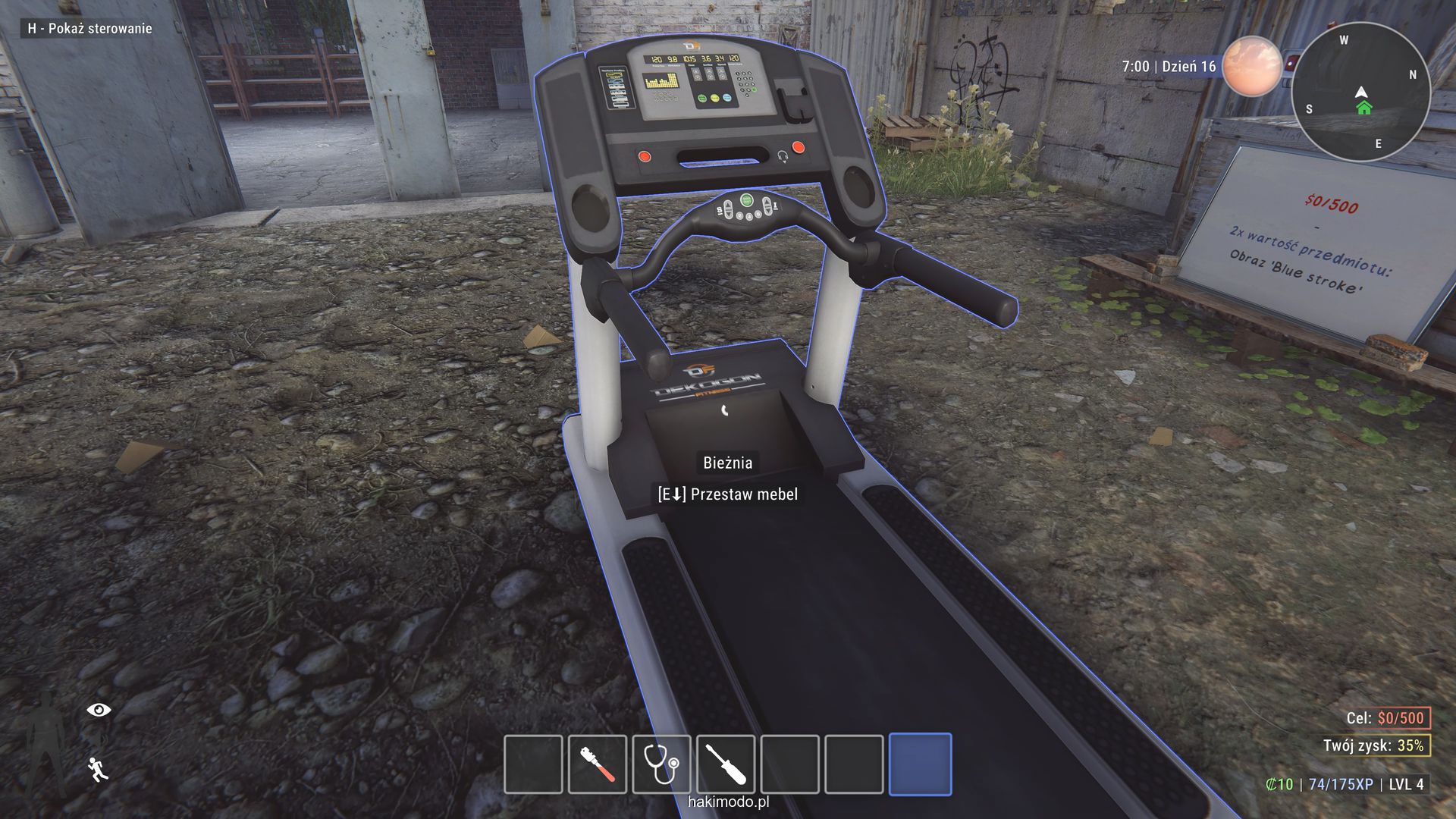The width and height of the screenshot is (1456, 819).
Task: Toggle the eye visibility indicator icon
Action: pyautogui.click(x=99, y=710)
